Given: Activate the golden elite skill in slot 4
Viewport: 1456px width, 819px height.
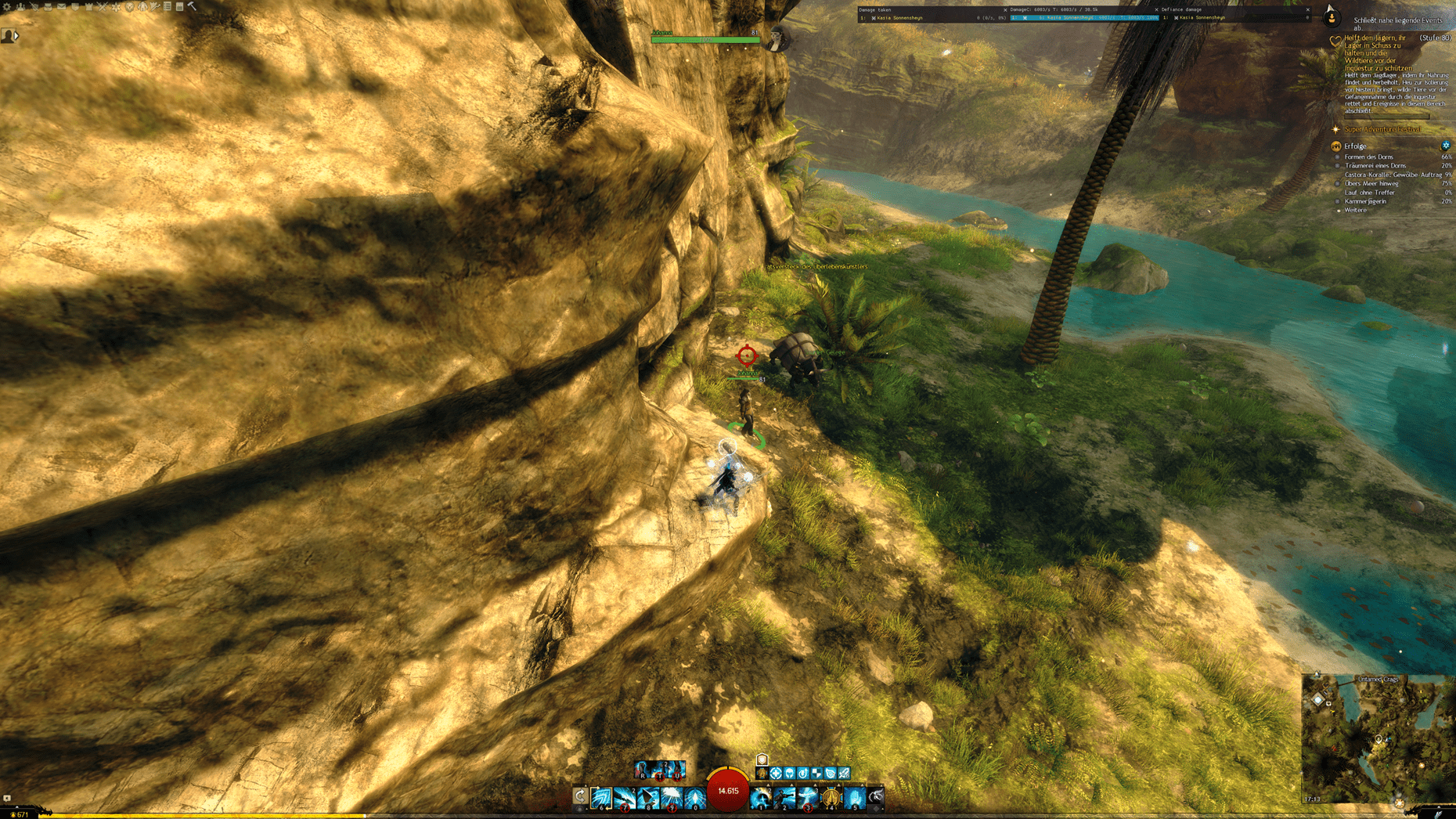Looking at the screenshot, I should (x=831, y=797).
